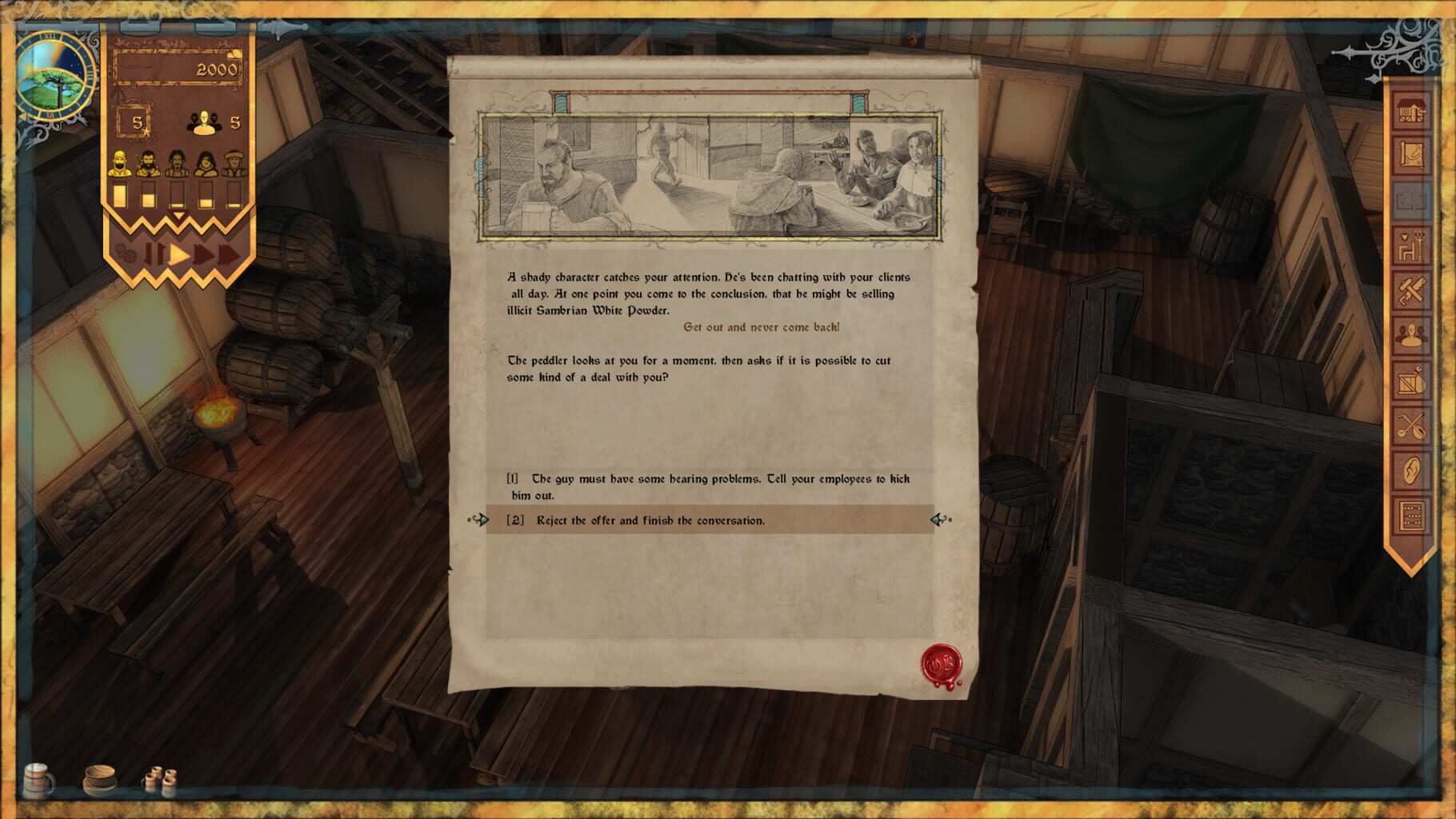This screenshot has width=1456, height=819.
Task: Click the red wax seal on the scroll
Action: [x=940, y=662]
